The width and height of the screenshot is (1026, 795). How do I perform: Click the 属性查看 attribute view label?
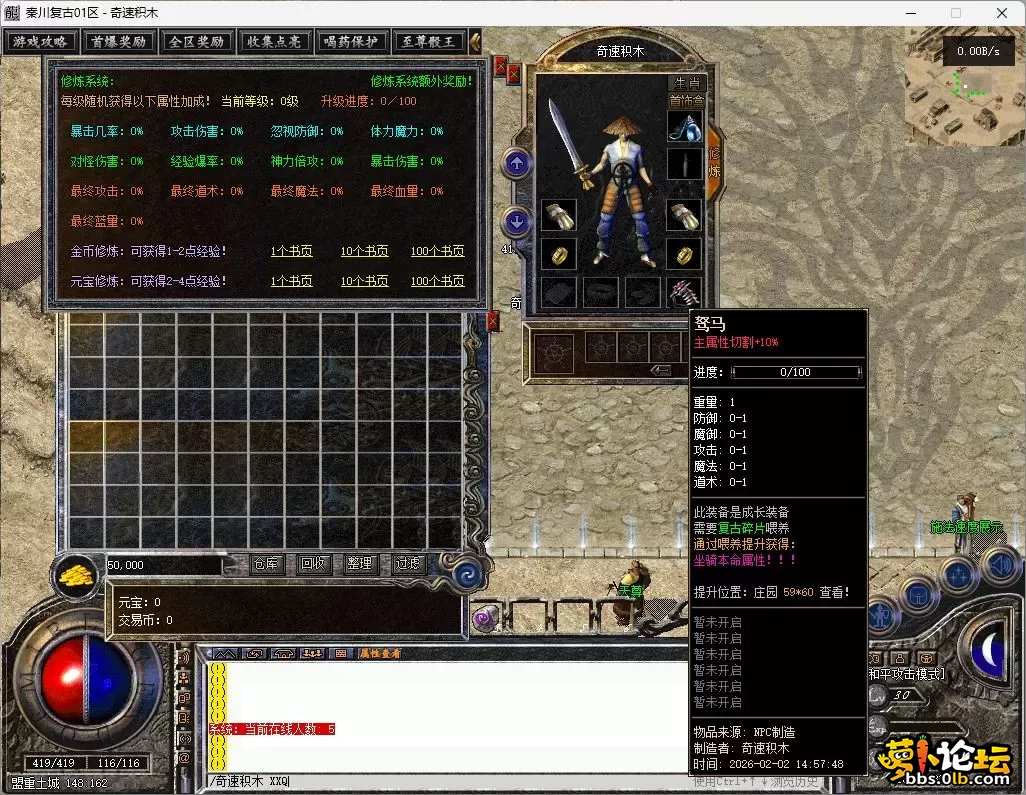(x=380, y=653)
